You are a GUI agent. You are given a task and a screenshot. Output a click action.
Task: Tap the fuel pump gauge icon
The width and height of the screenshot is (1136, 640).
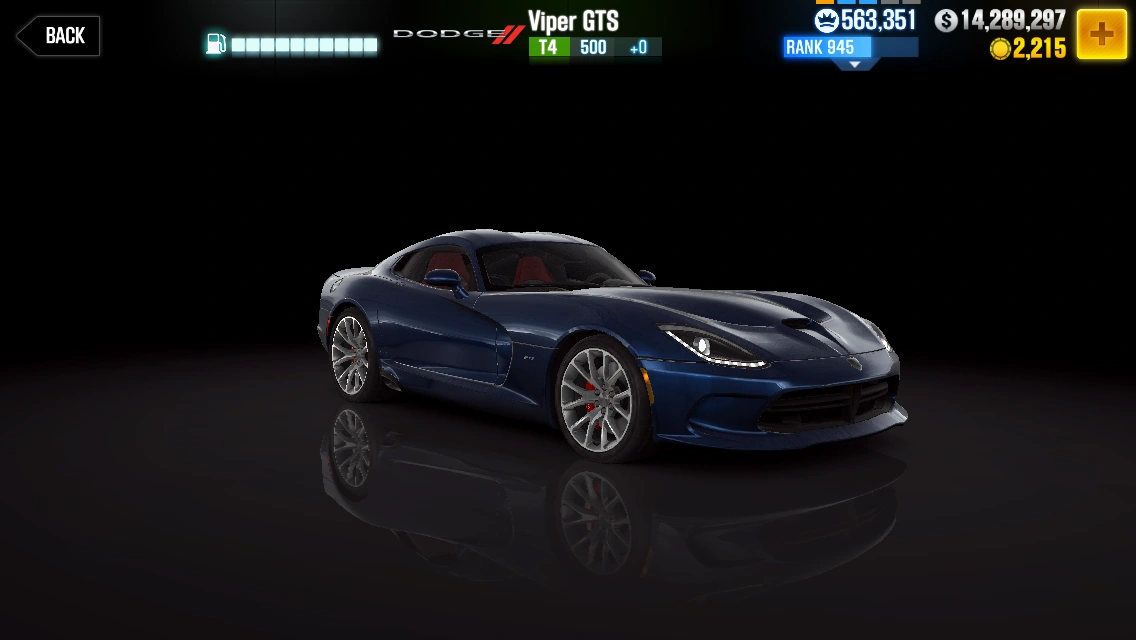coord(216,44)
